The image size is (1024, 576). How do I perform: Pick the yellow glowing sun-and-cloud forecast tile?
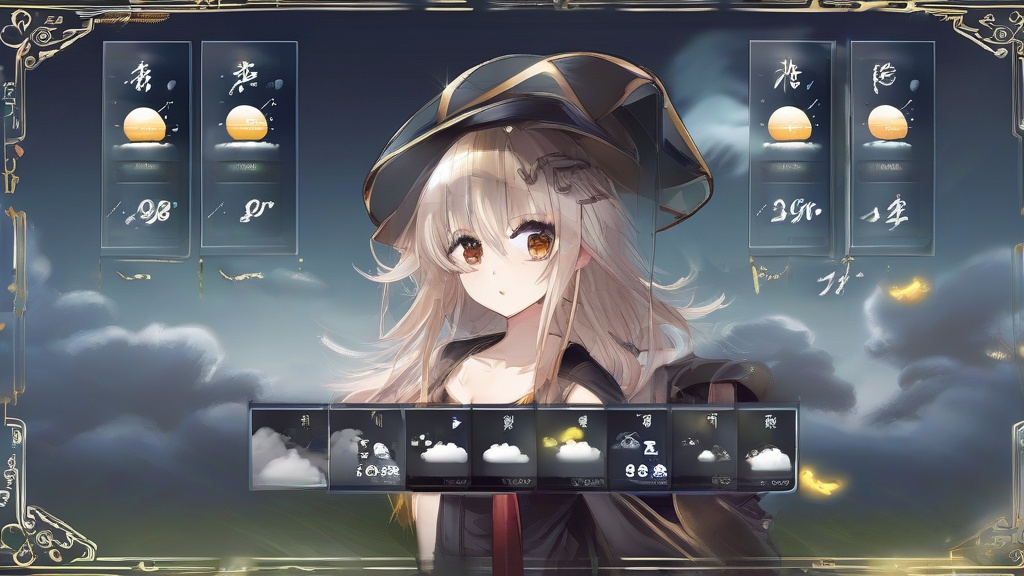pos(571,446)
